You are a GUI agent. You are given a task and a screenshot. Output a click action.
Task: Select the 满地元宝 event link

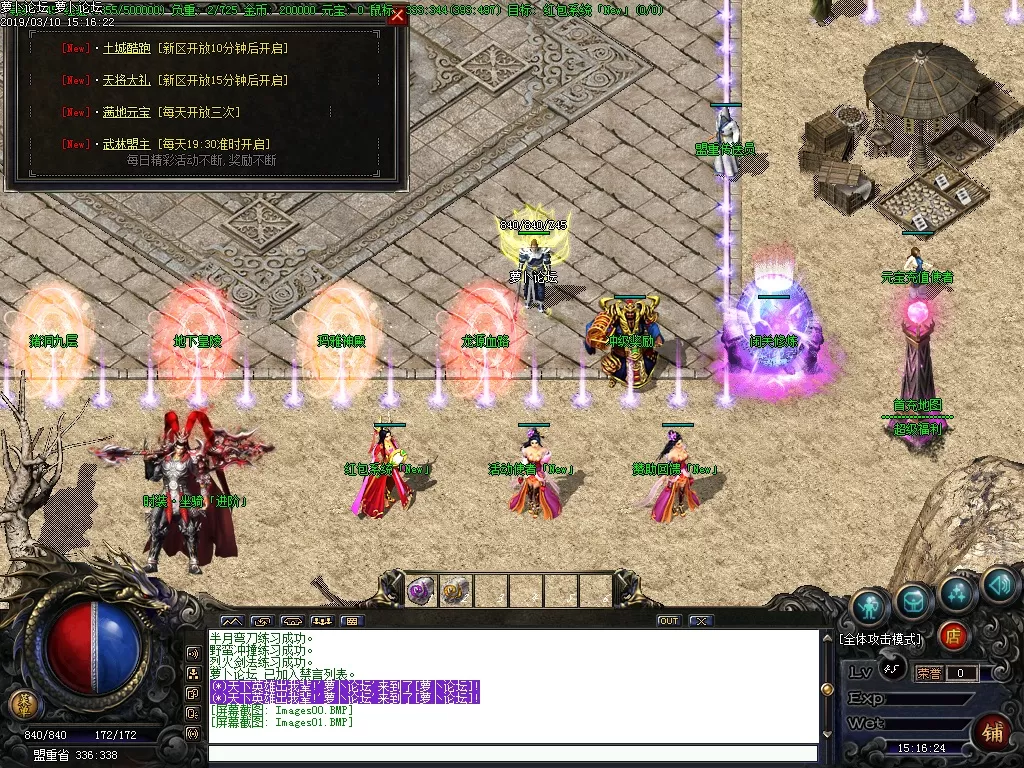click(x=125, y=112)
